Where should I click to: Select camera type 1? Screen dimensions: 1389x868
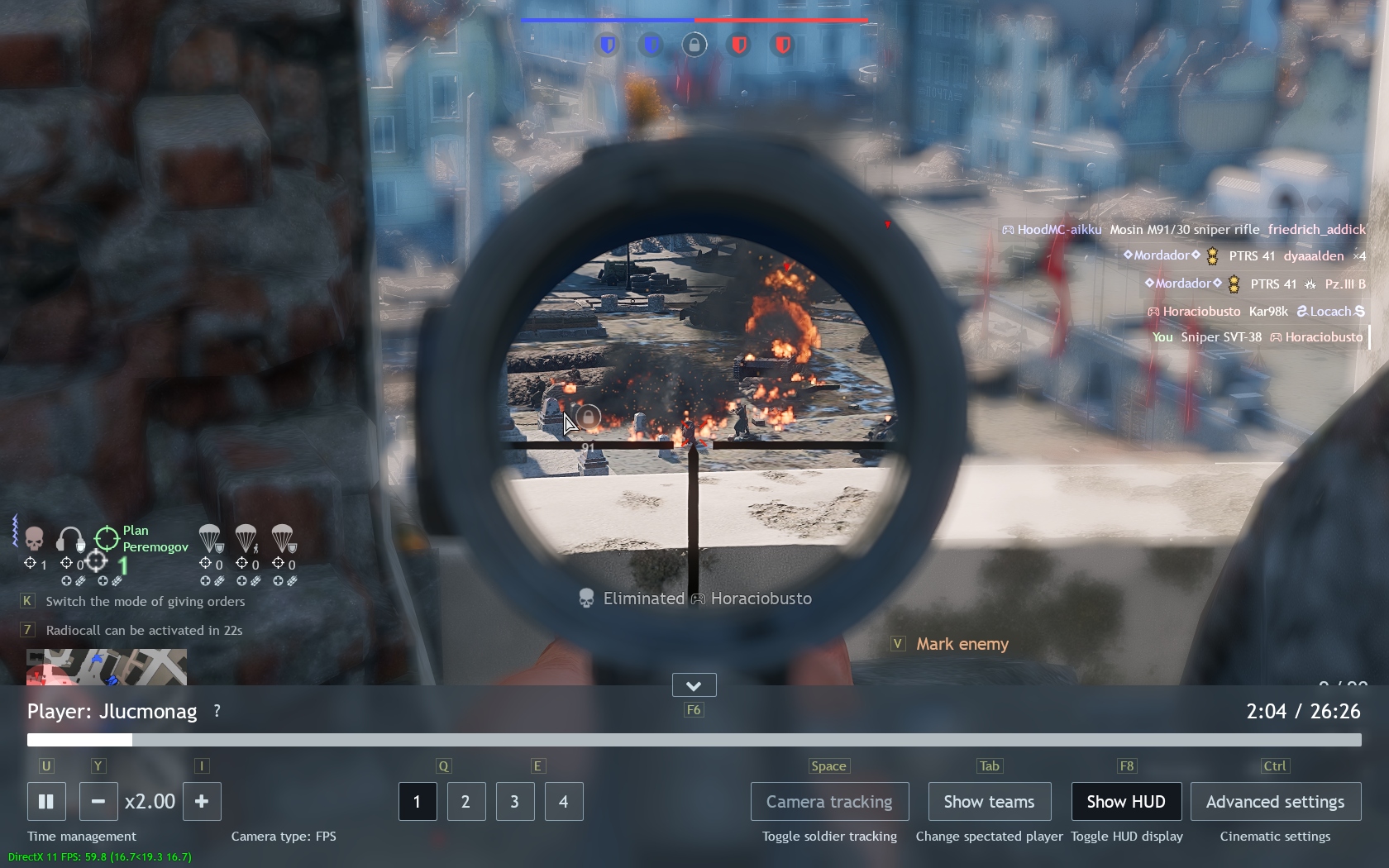click(418, 801)
